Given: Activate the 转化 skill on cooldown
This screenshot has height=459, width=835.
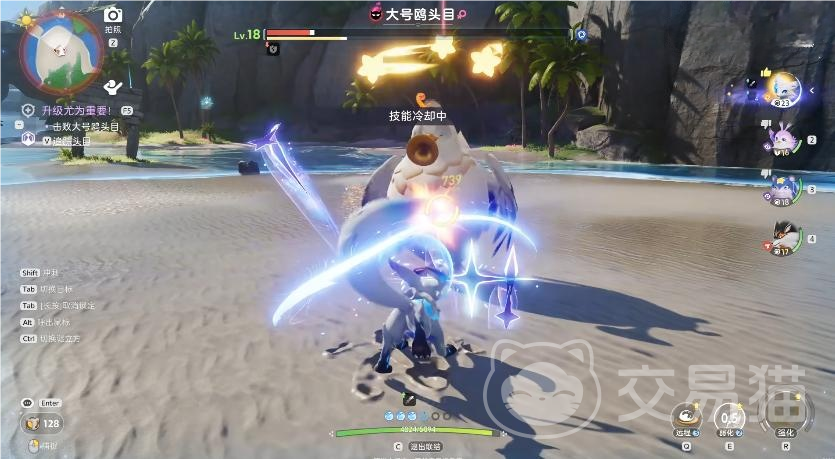Looking at the screenshot, I should [x=730, y=416].
